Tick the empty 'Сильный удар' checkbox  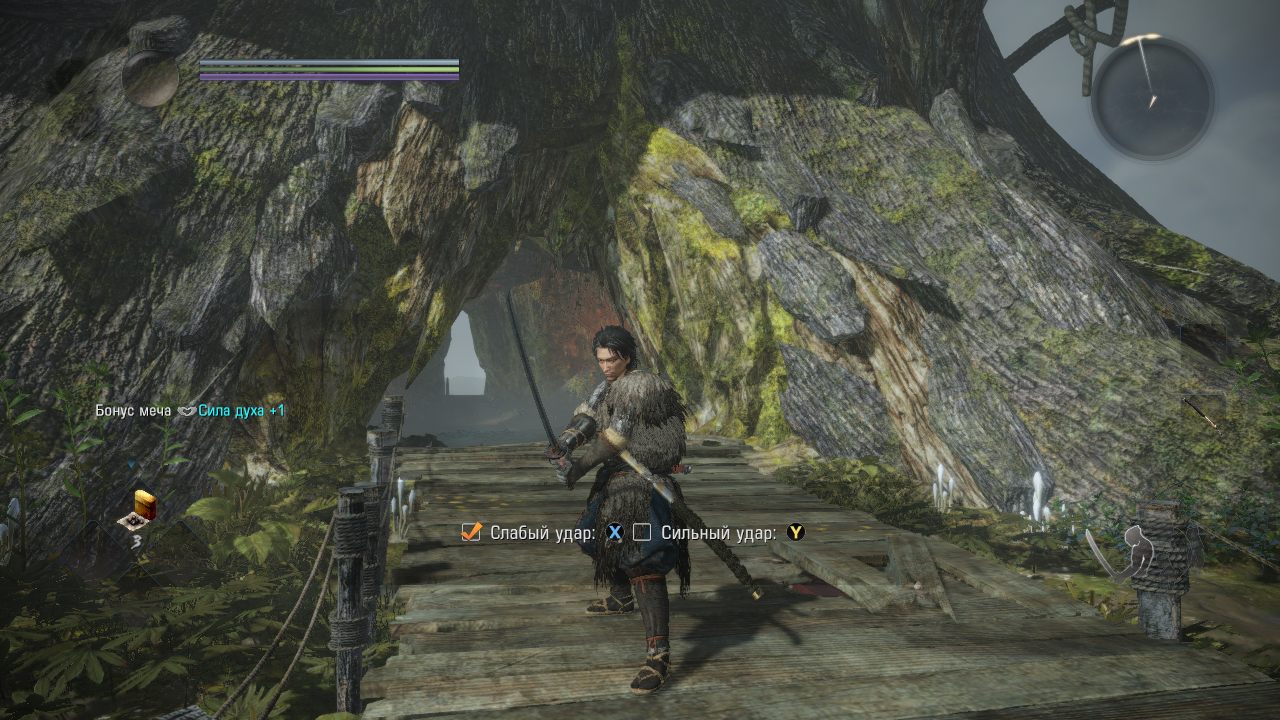coord(642,533)
